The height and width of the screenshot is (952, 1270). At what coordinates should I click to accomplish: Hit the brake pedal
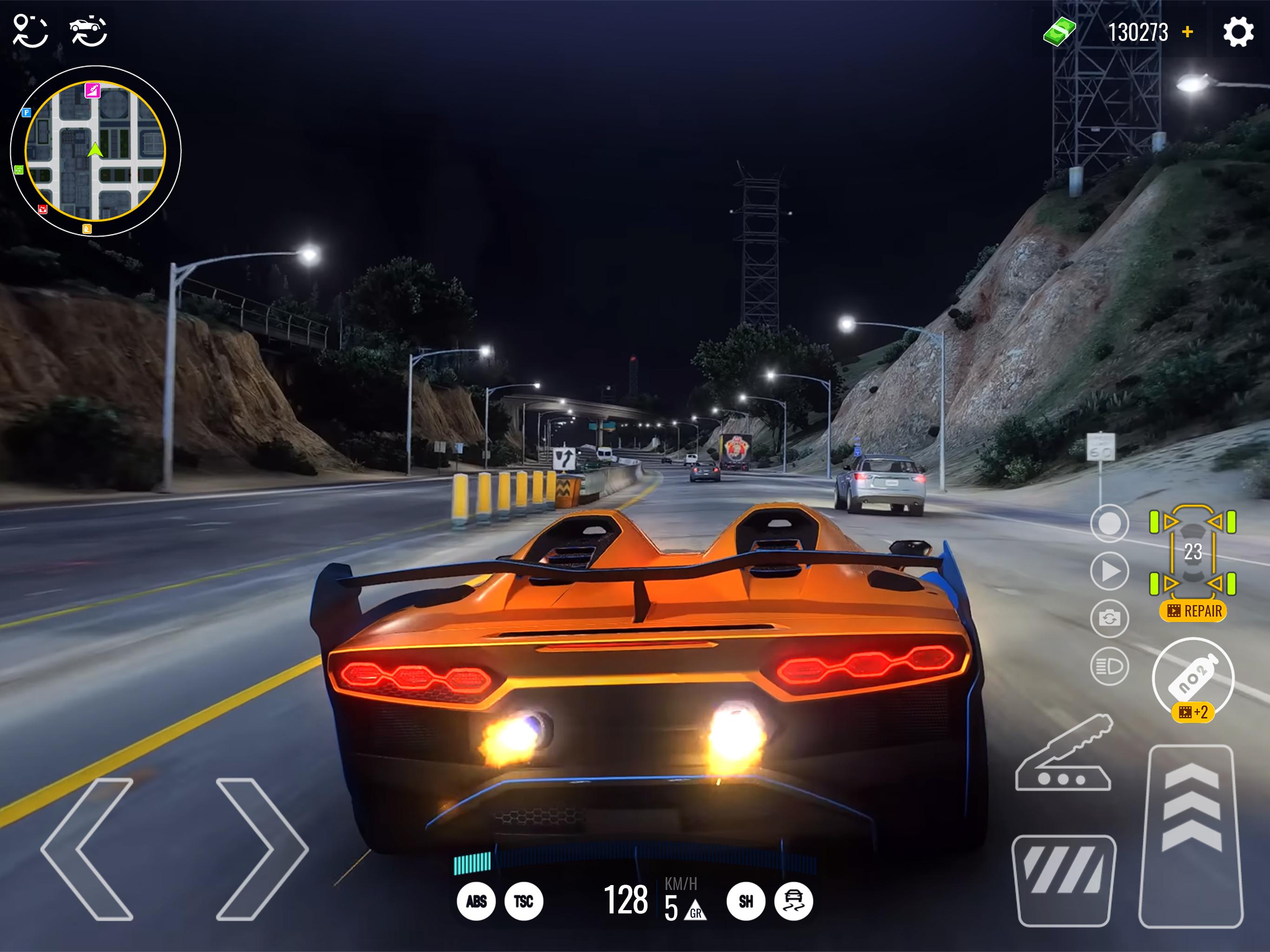coord(1063,879)
